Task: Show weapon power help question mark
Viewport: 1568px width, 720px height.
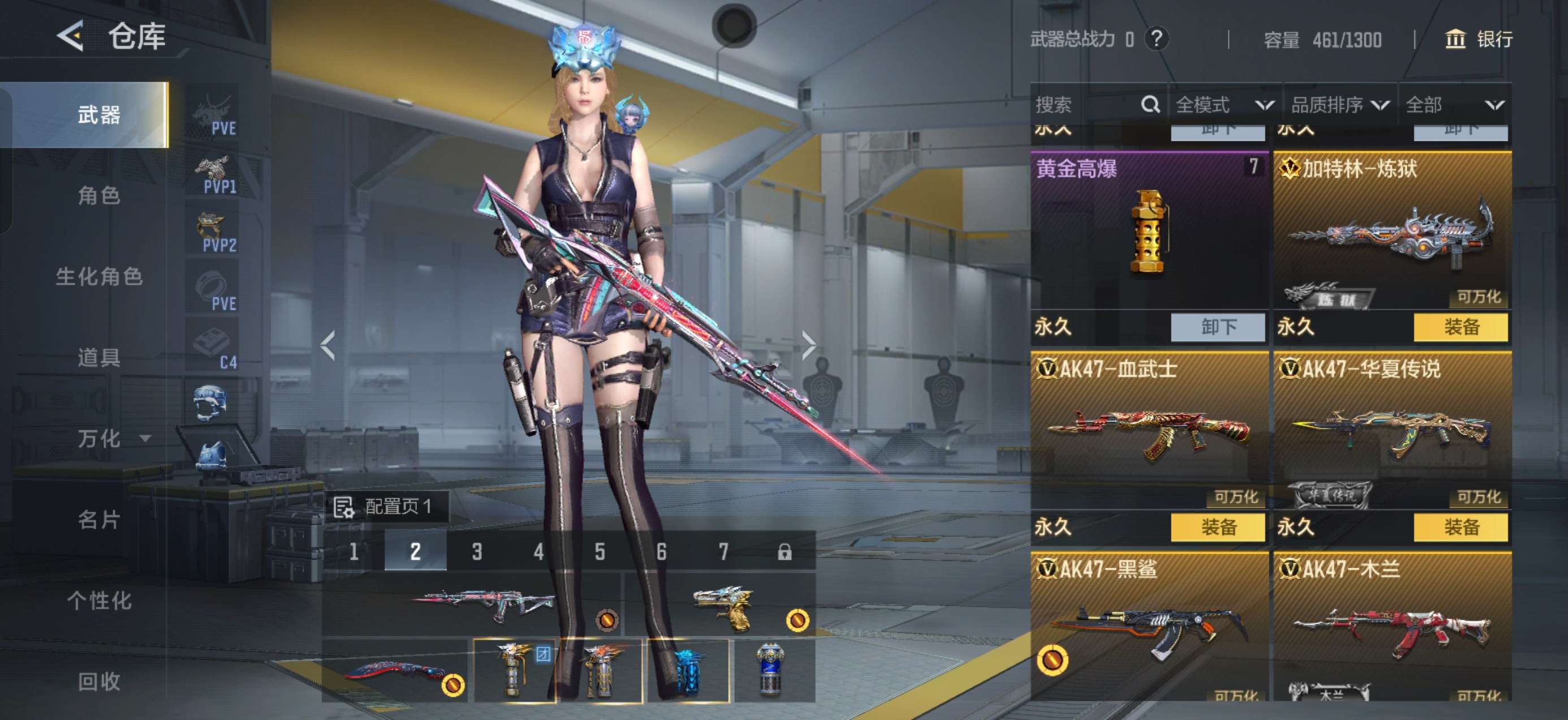Action: 1156,40
